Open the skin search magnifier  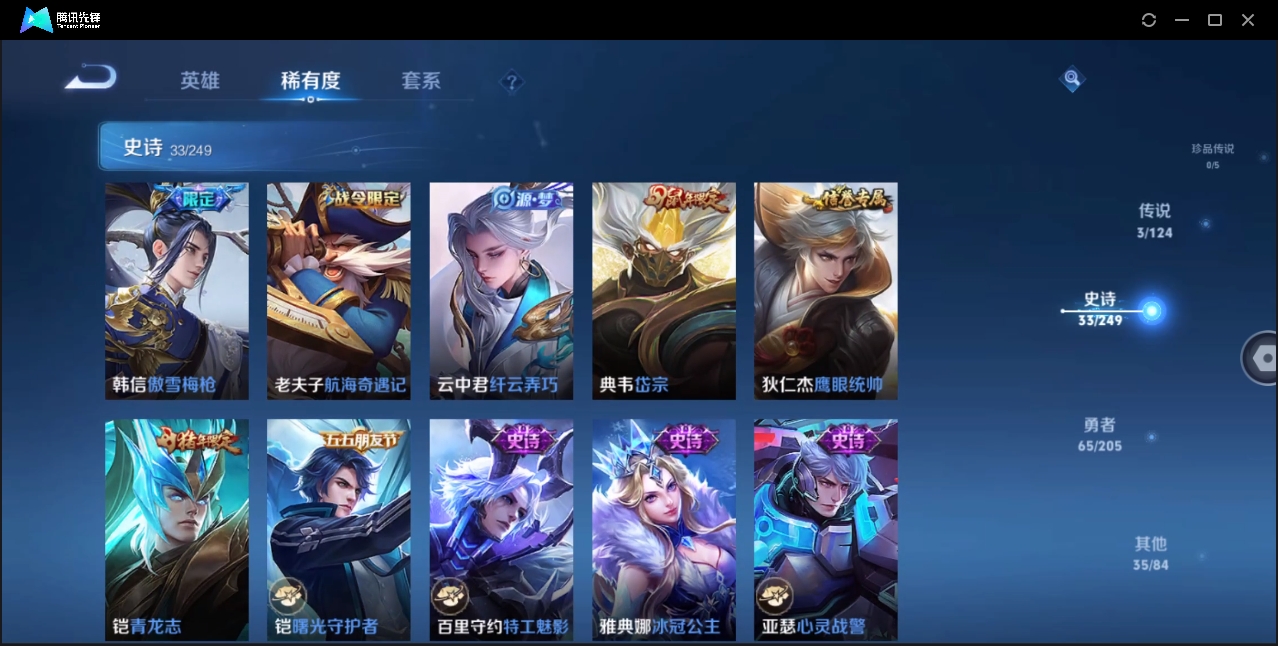pos(1072,78)
